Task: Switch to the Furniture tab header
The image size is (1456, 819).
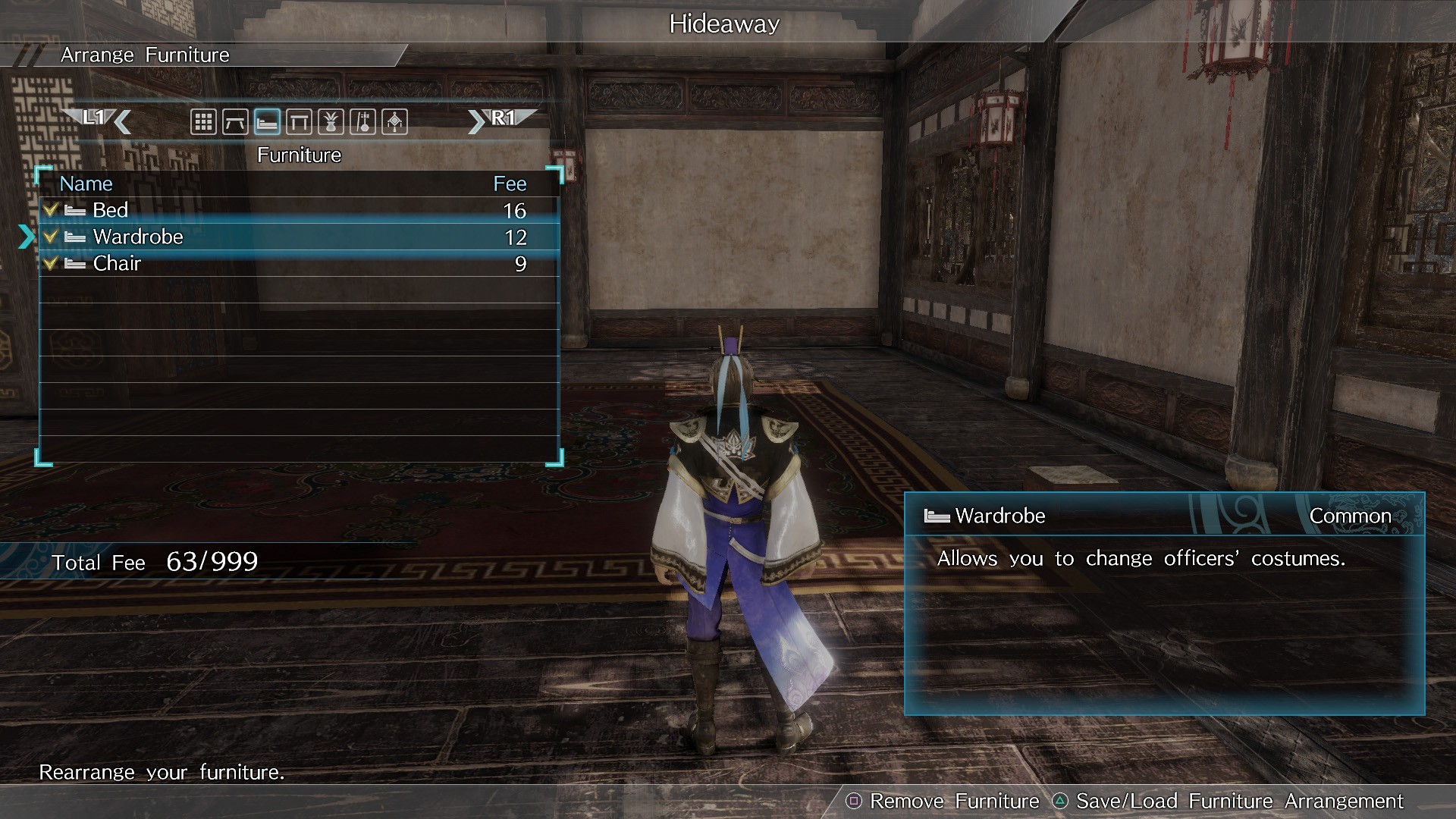Action: point(300,155)
